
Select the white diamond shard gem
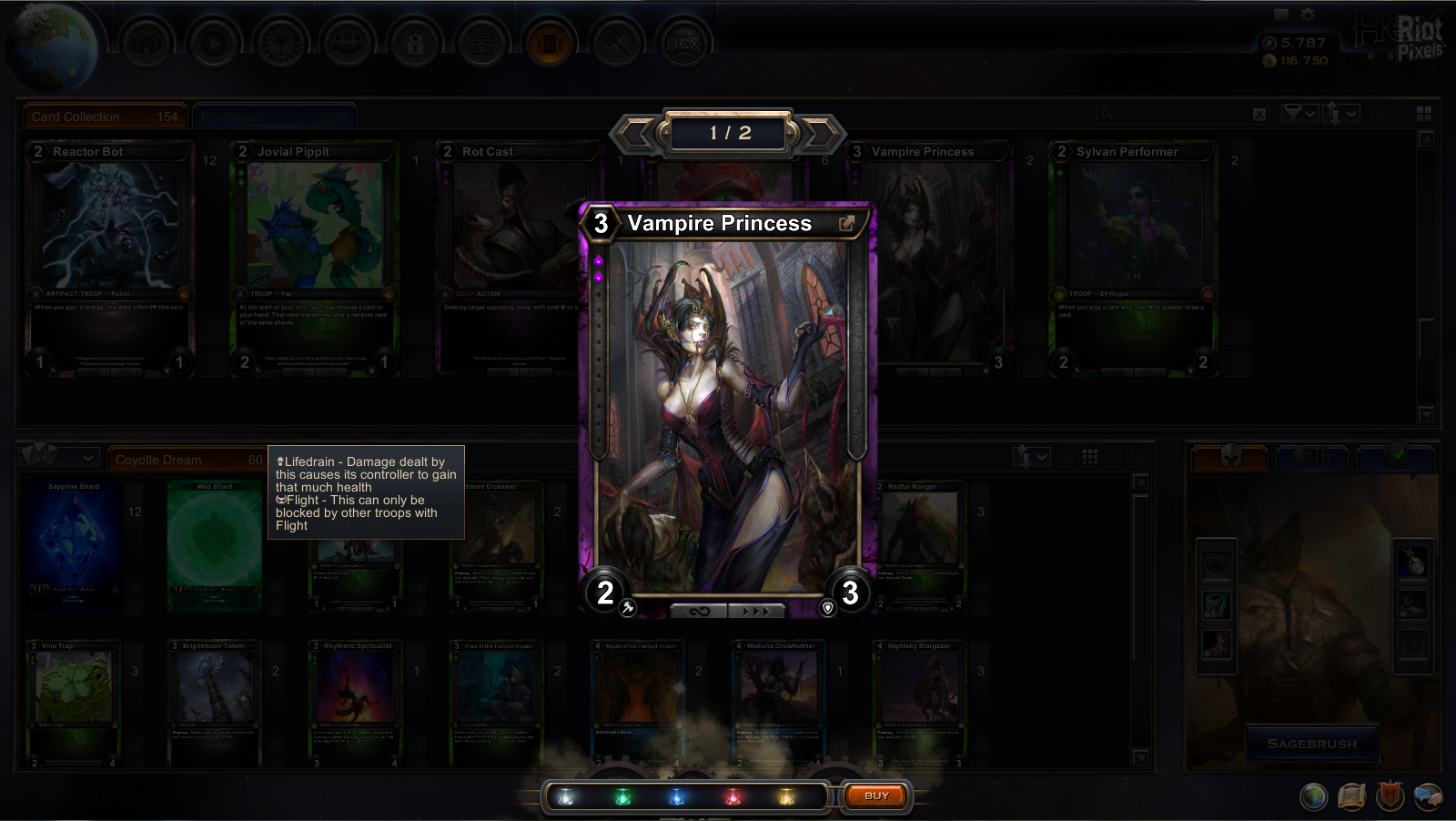tap(566, 798)
